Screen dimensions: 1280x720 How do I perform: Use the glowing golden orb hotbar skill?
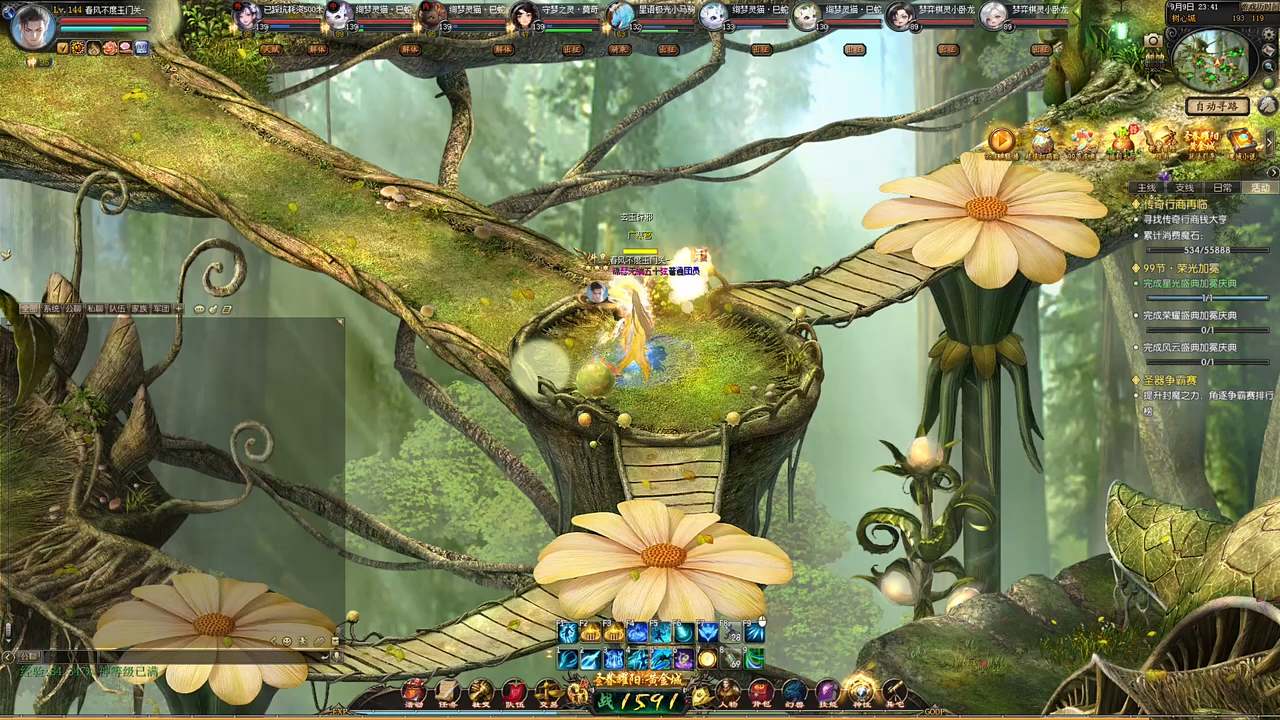708,658
